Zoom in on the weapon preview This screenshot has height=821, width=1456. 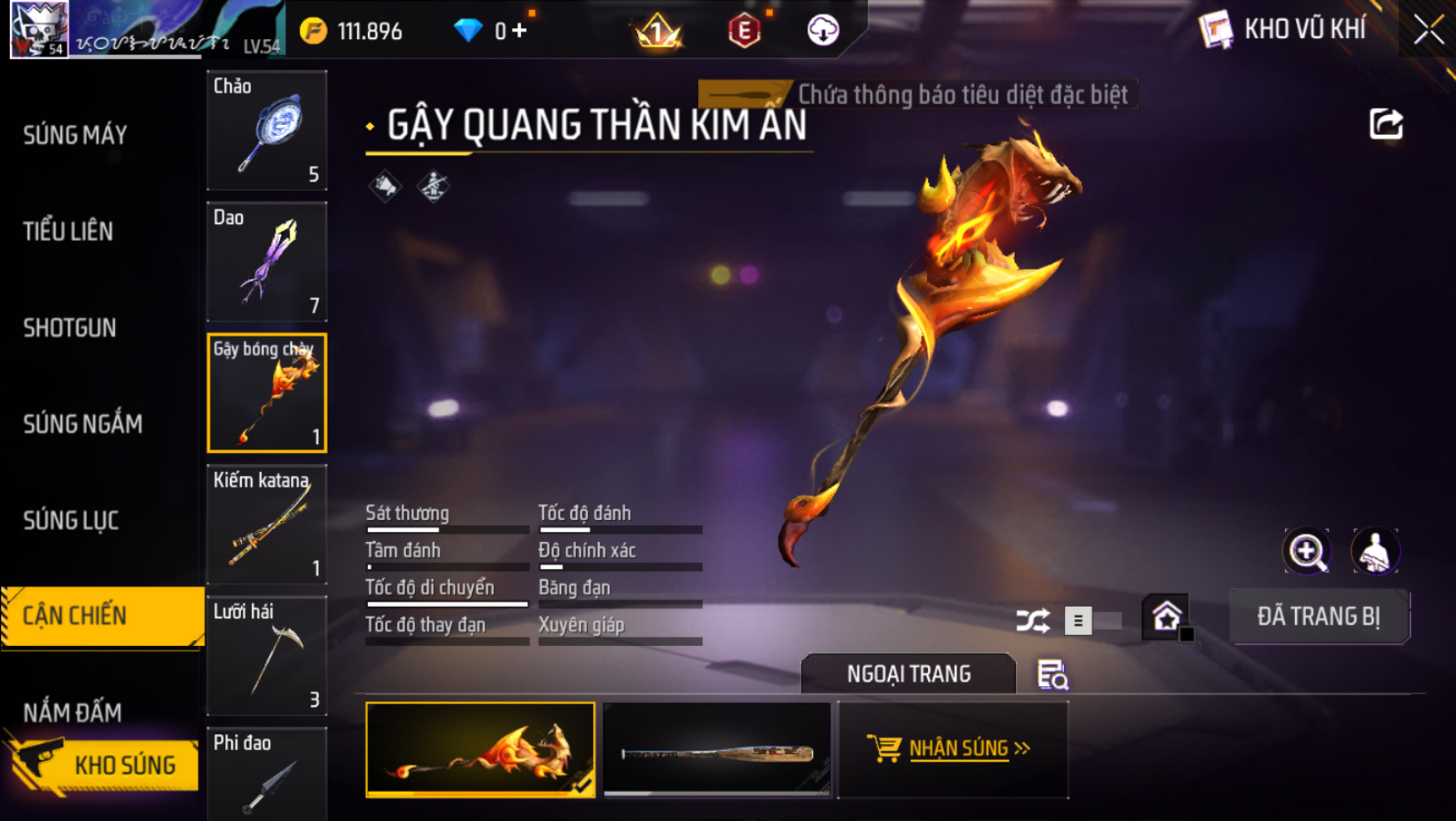(x=1307, y=551)
